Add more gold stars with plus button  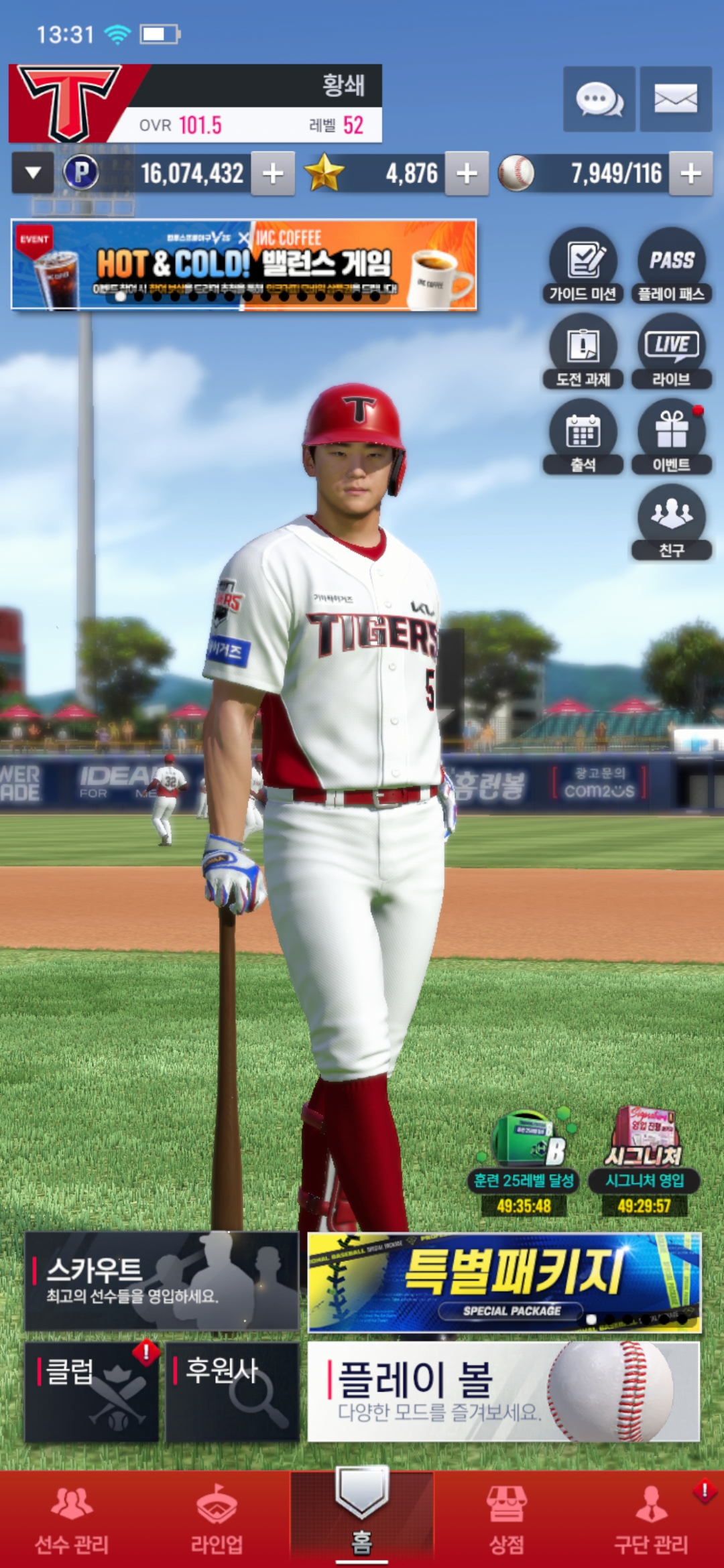point(467,174)
